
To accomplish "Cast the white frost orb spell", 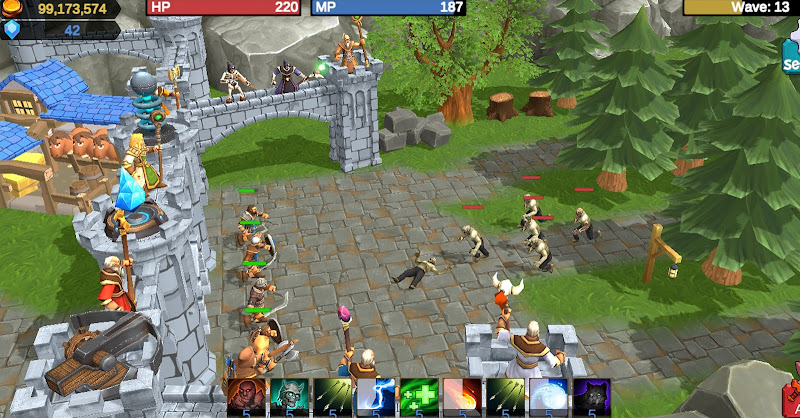I will tap(547, 396).
